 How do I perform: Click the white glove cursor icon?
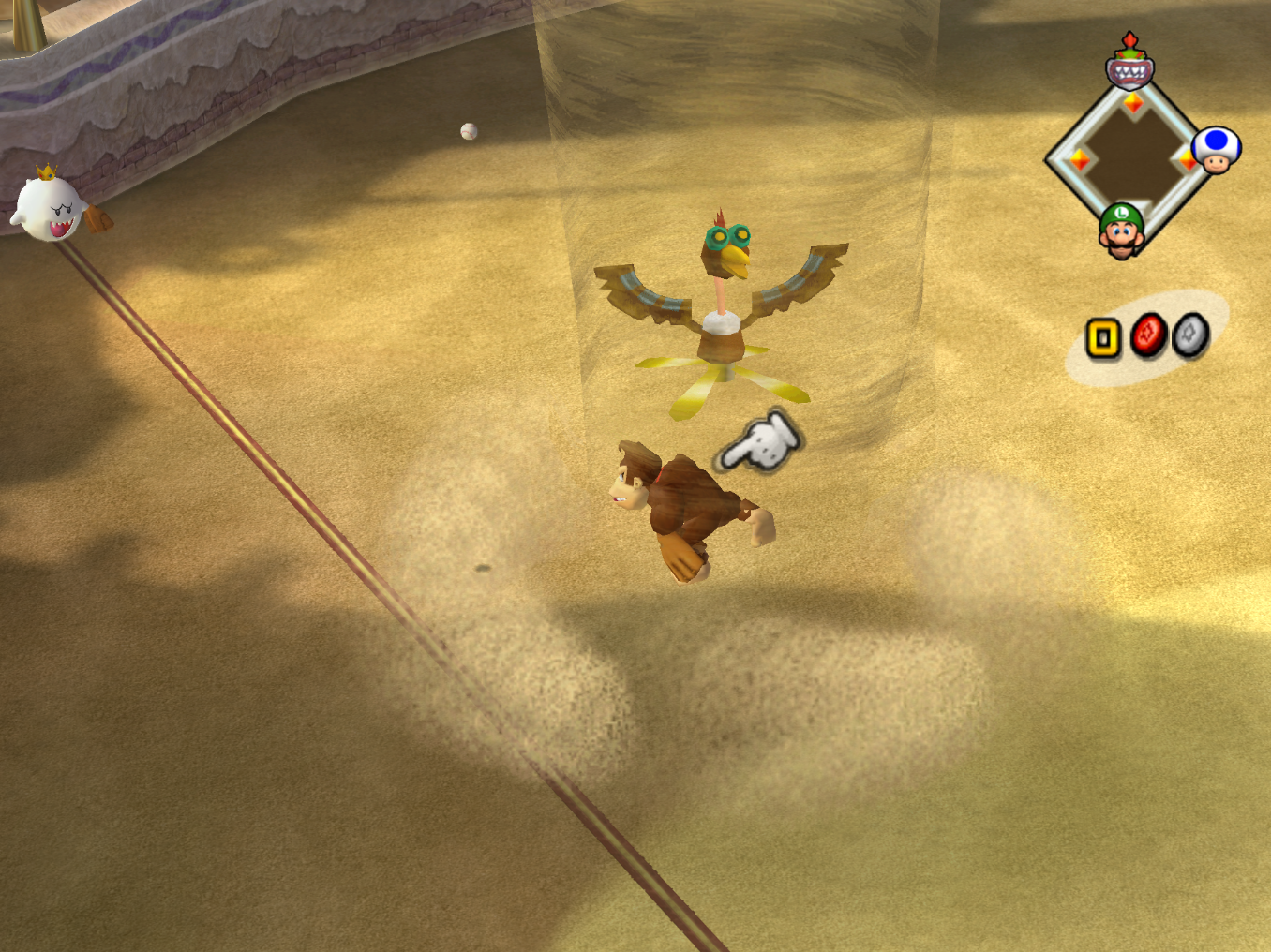tap(761, 440)
